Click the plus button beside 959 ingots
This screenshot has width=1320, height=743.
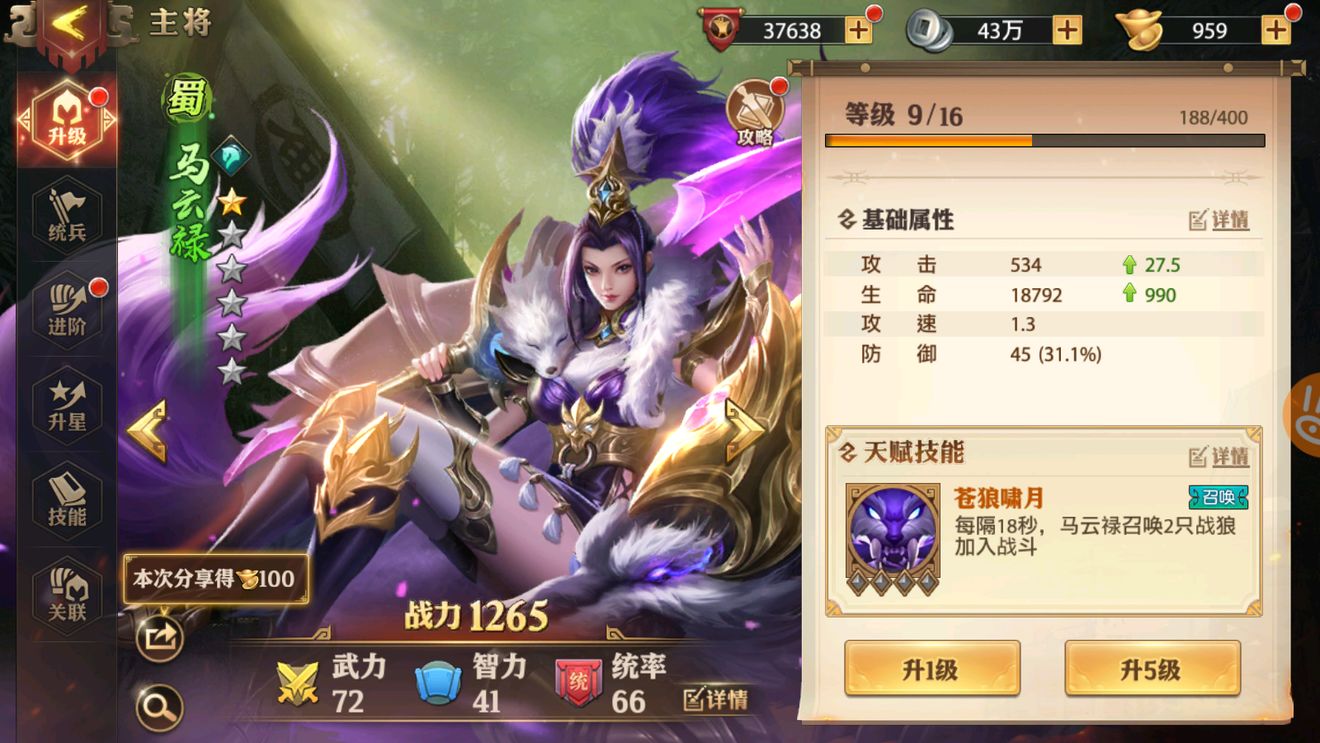point(1272,30)
